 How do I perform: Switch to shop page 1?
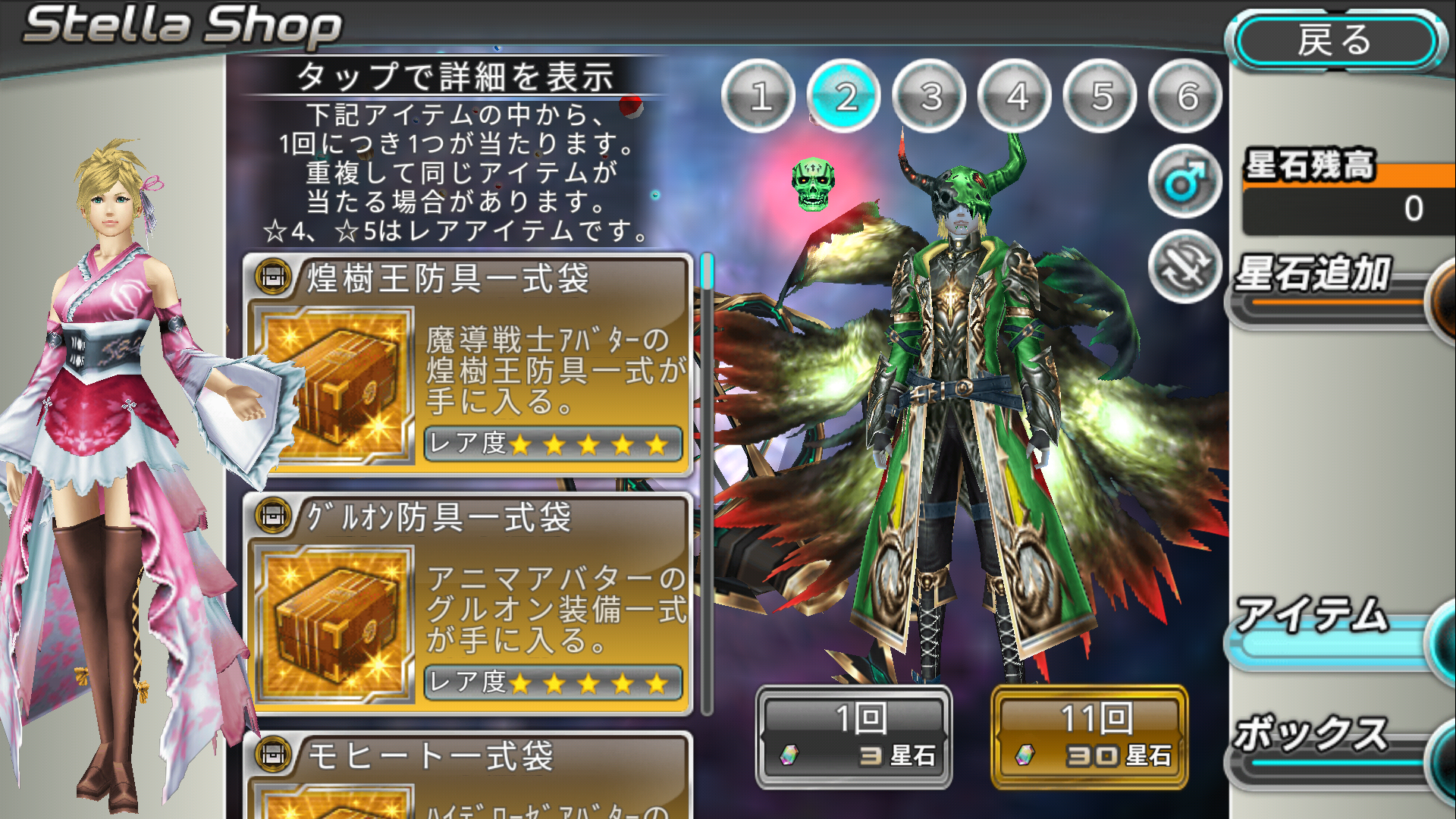click(x=758, y=96)
